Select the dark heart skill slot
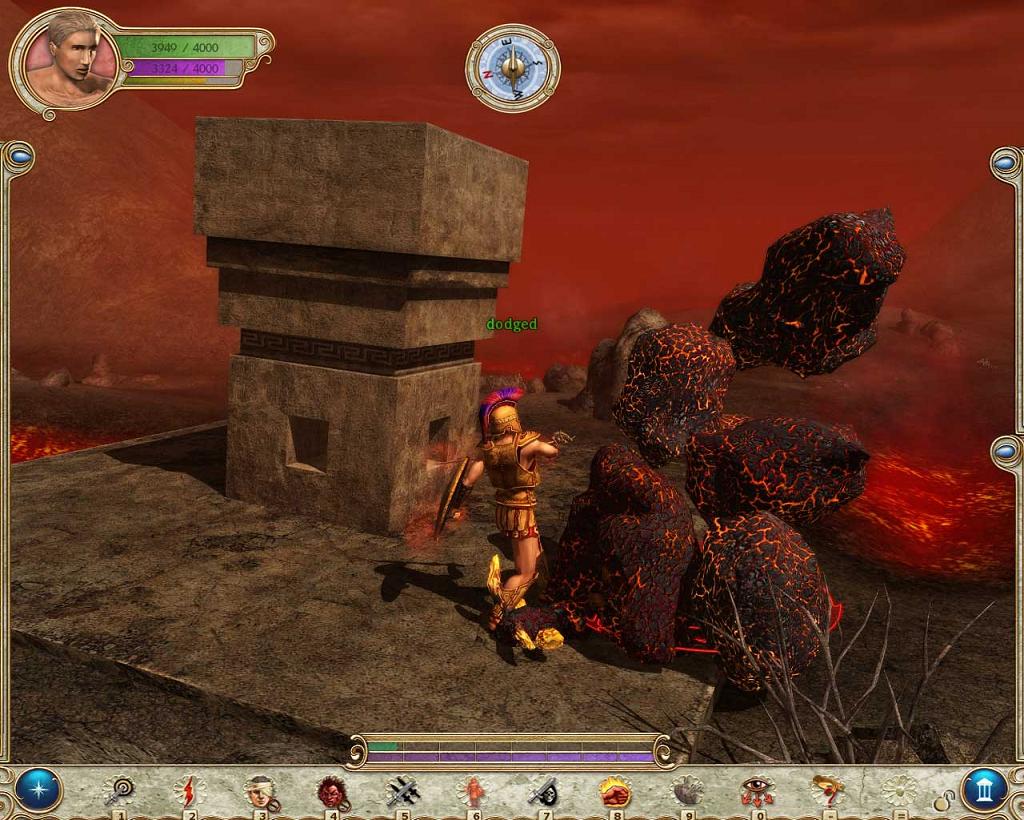This screenshot has height=820, width=1024. click(686, 791)
